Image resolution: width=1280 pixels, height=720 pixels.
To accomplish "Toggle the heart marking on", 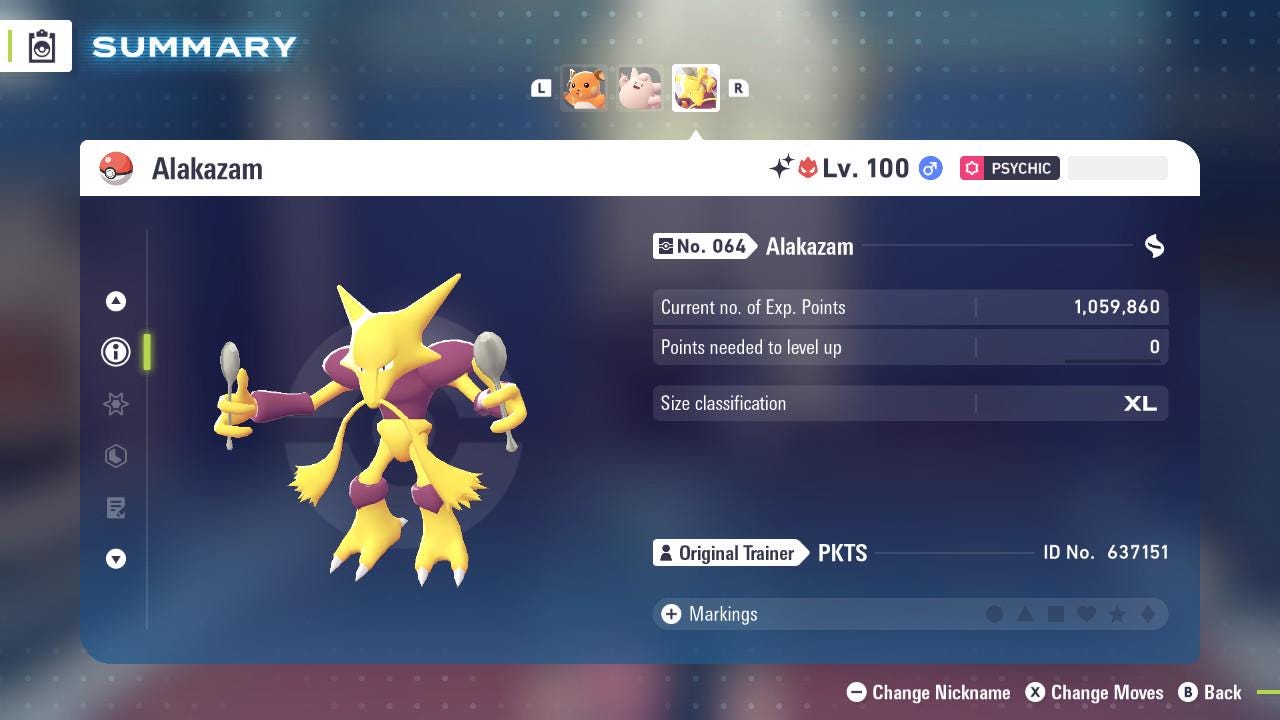I will (x=1087, y=614).
